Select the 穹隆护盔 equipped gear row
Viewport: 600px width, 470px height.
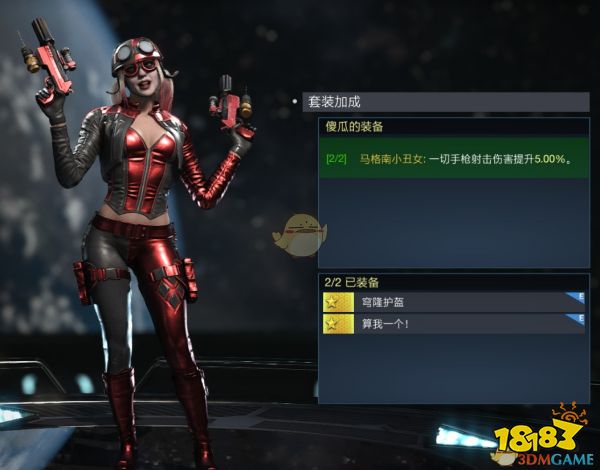pos(452,302)
